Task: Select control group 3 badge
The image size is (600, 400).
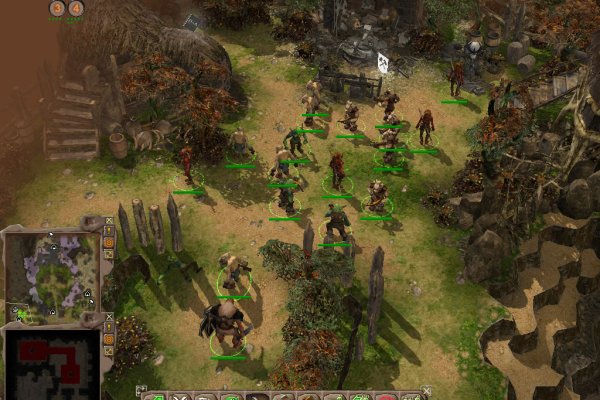Action: 57,9
